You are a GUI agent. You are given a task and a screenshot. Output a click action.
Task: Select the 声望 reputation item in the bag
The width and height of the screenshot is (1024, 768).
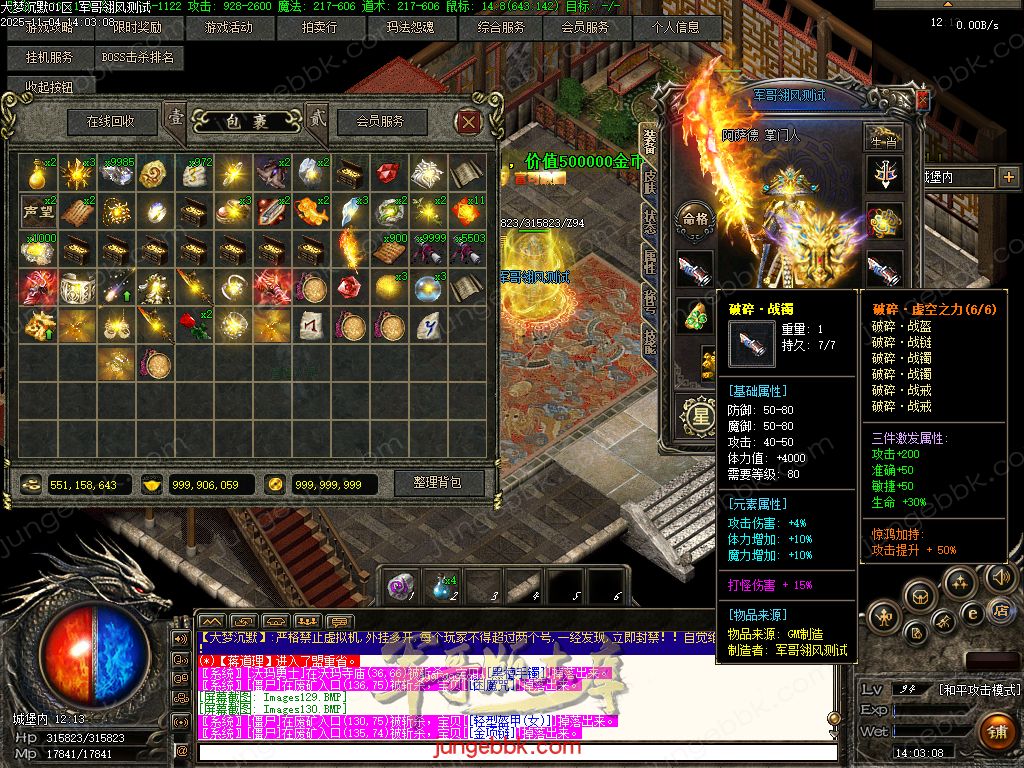point(38,211)
